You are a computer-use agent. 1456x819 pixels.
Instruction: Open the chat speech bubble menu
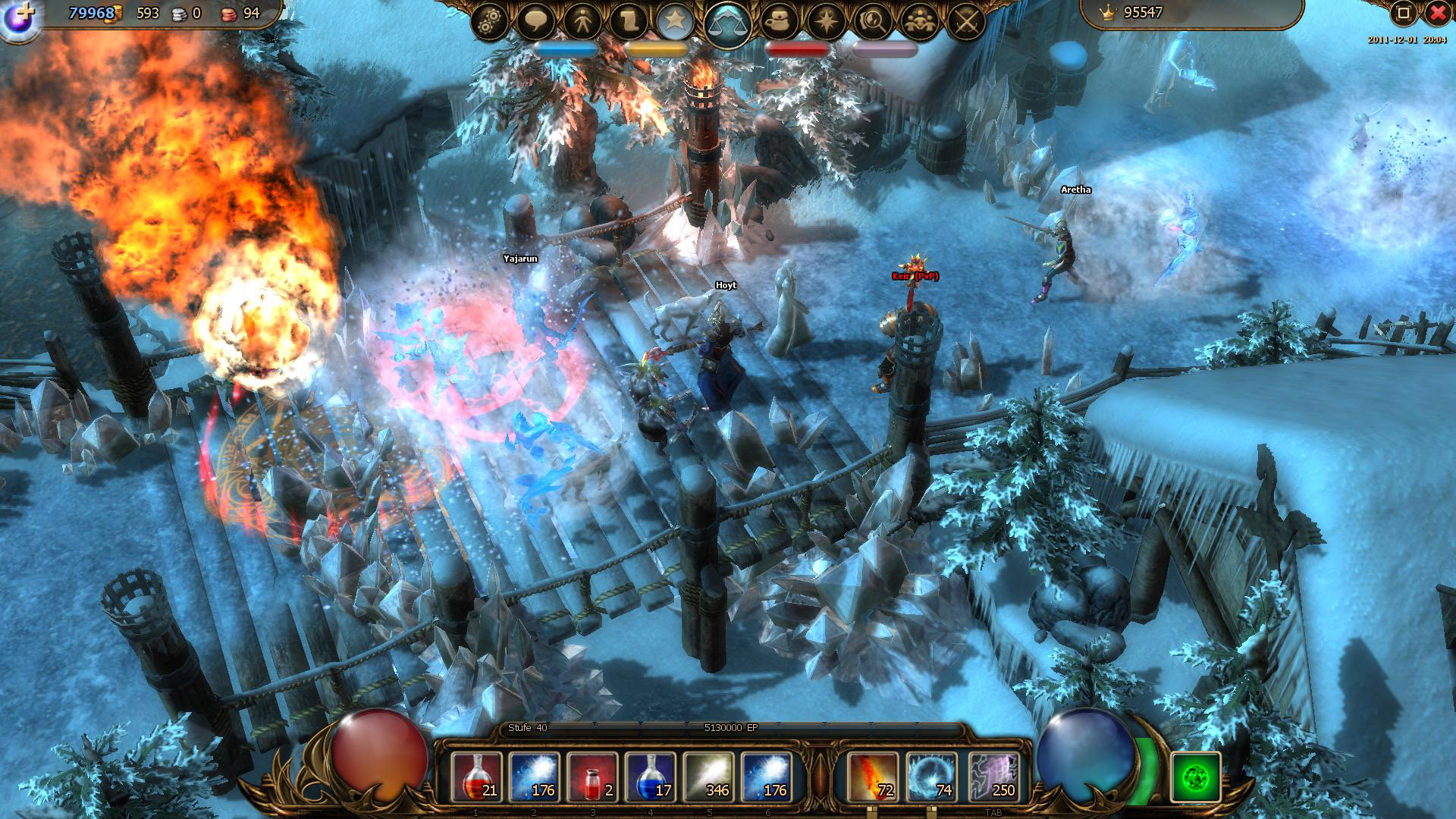536,22
